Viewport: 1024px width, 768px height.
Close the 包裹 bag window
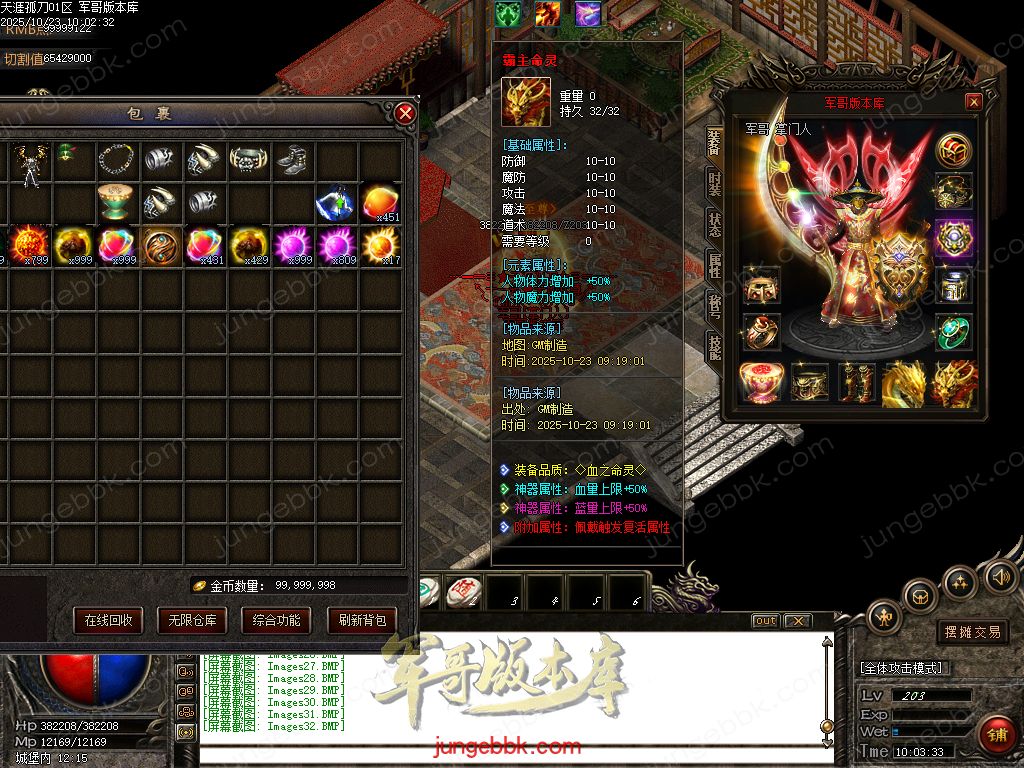coord(405,114)
